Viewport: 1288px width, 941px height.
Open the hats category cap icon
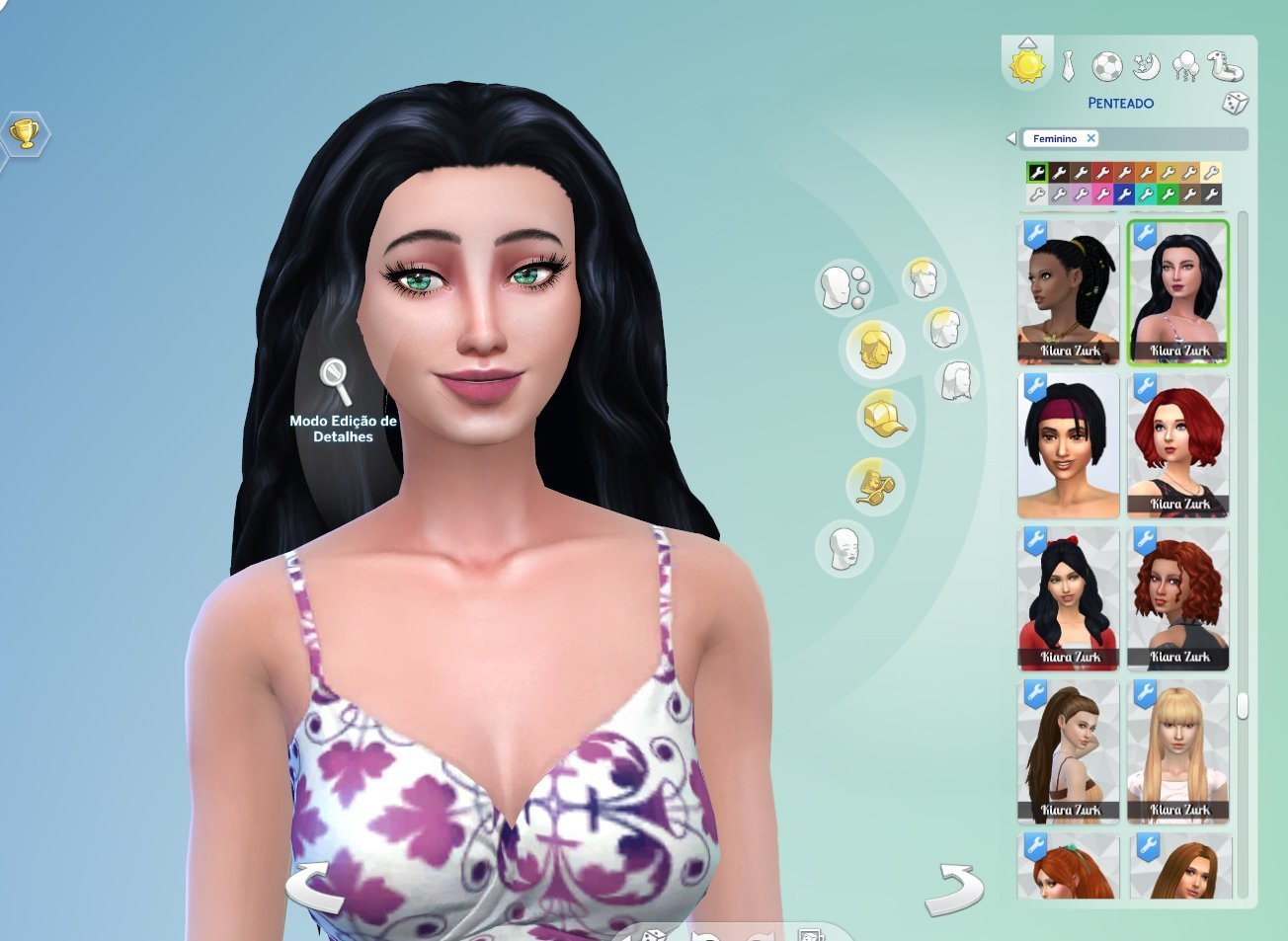tap(884, 418)
